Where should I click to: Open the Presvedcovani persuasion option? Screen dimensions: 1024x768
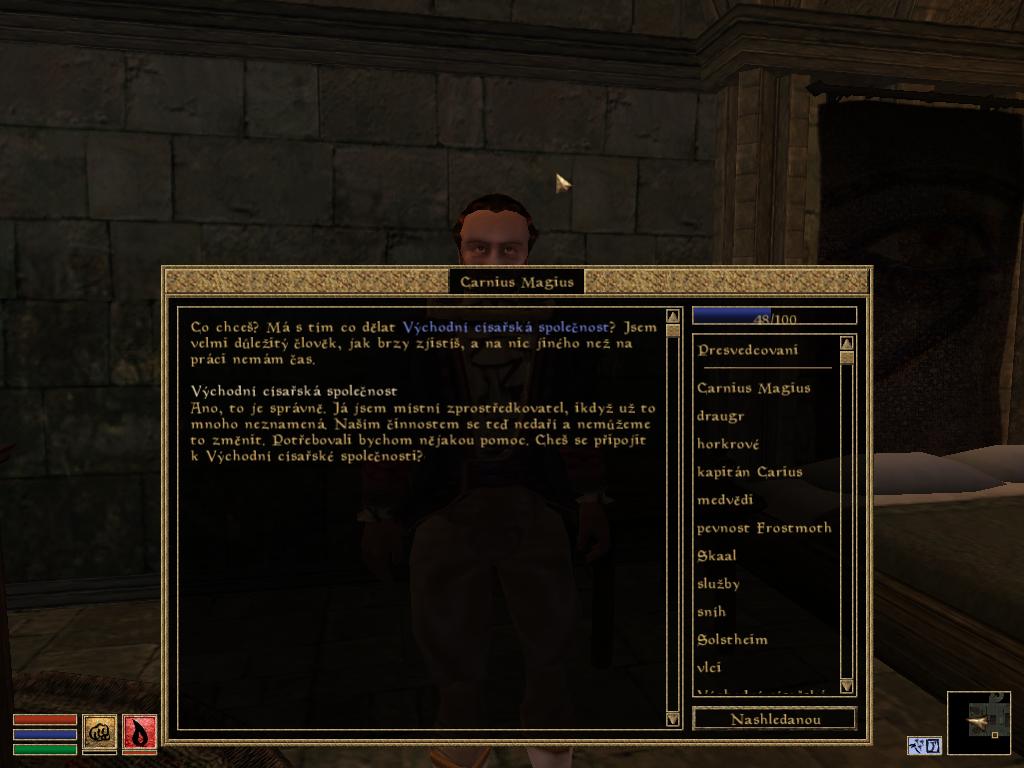coord(747,350)
